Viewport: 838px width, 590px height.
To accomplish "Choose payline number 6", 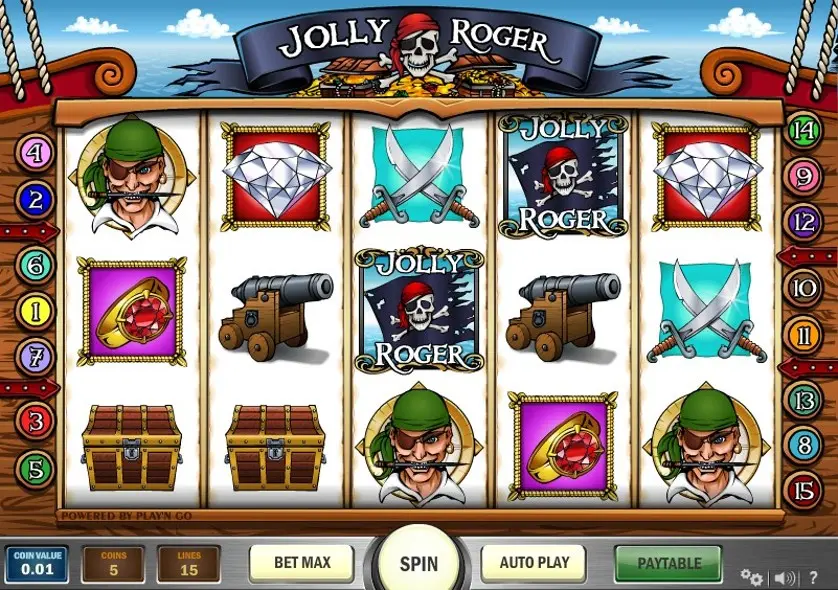I will pos(36,265).
